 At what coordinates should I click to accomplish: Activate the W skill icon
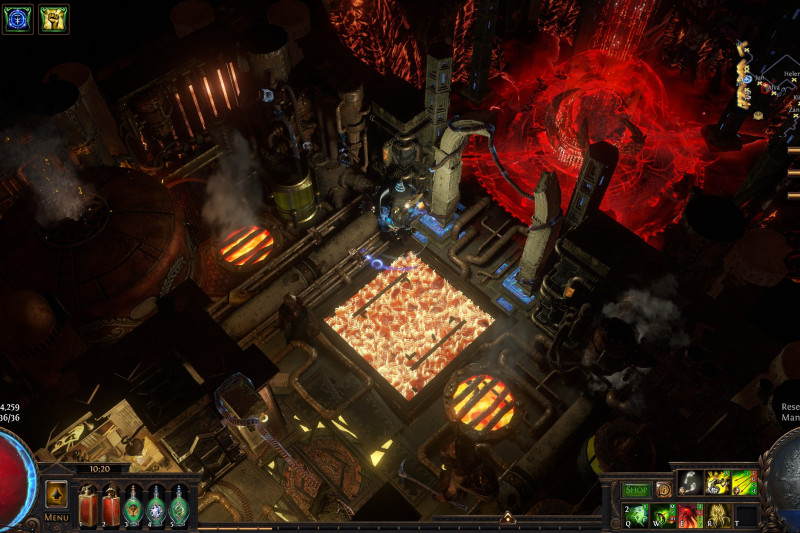pyautogui.click(x=665, y=516)
